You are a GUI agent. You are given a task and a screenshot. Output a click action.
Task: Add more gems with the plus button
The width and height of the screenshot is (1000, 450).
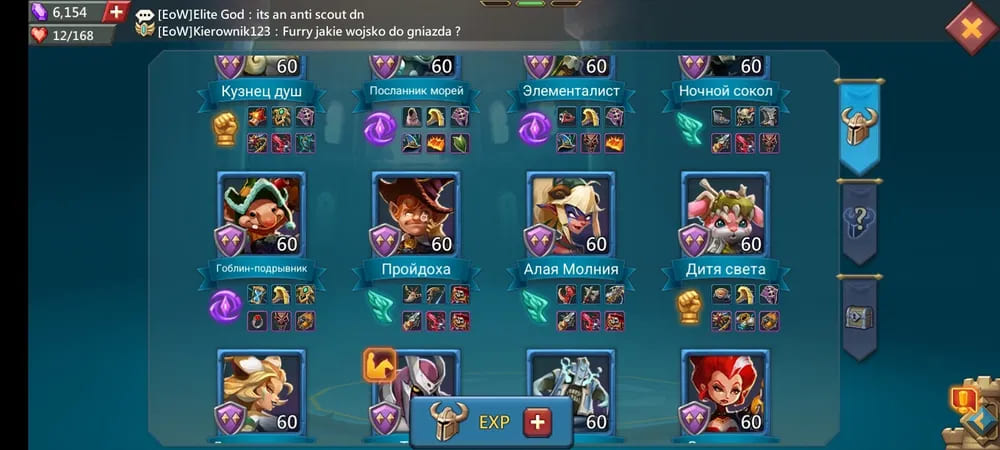point(117,12)
